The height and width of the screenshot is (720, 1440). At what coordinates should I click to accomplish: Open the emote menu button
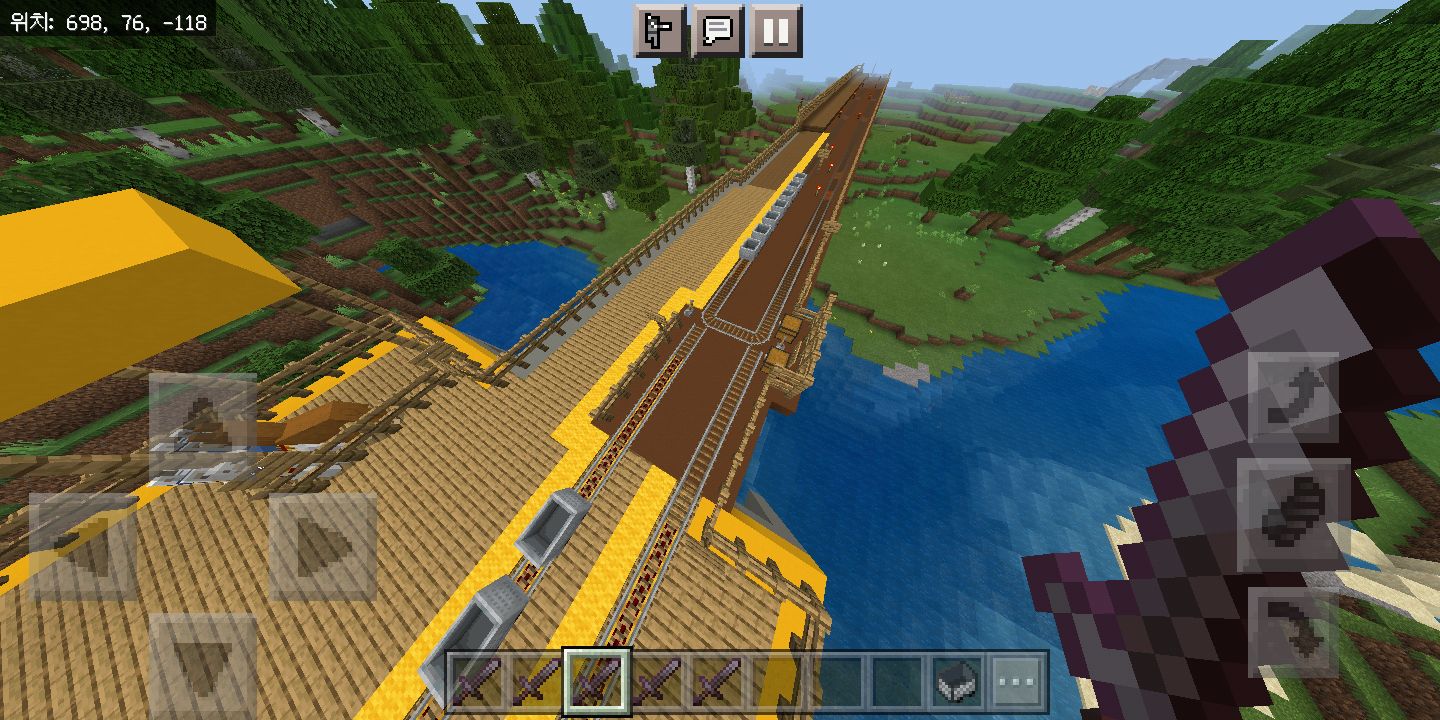coord(660,31)
